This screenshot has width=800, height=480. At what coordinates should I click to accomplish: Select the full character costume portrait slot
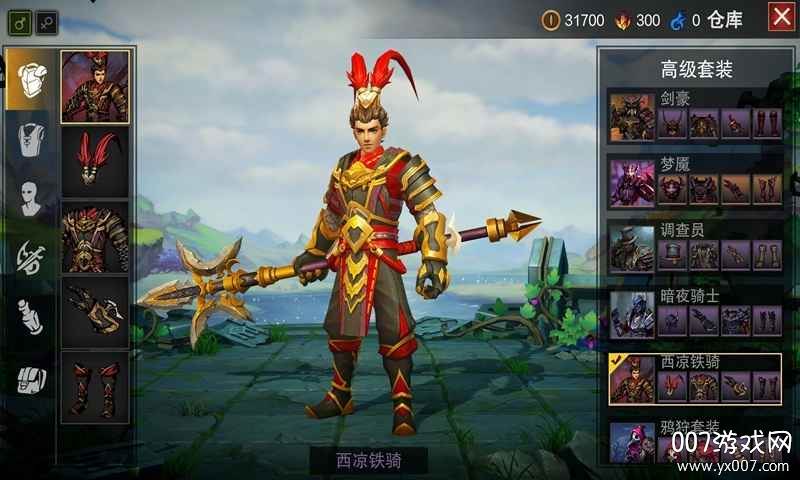pos(95,87)
